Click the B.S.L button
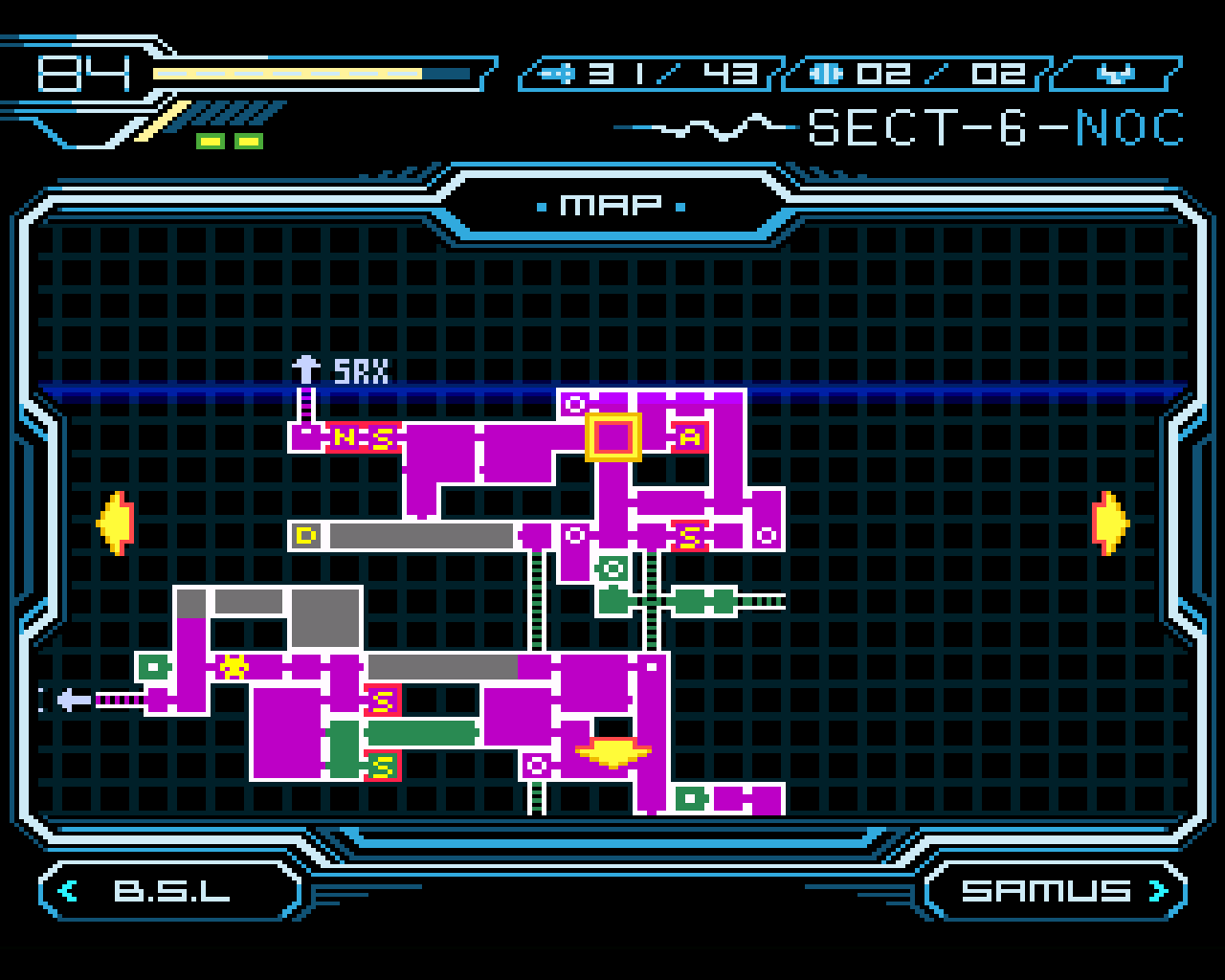This screenshot has width=1225, height=980. tap(170, 890)
